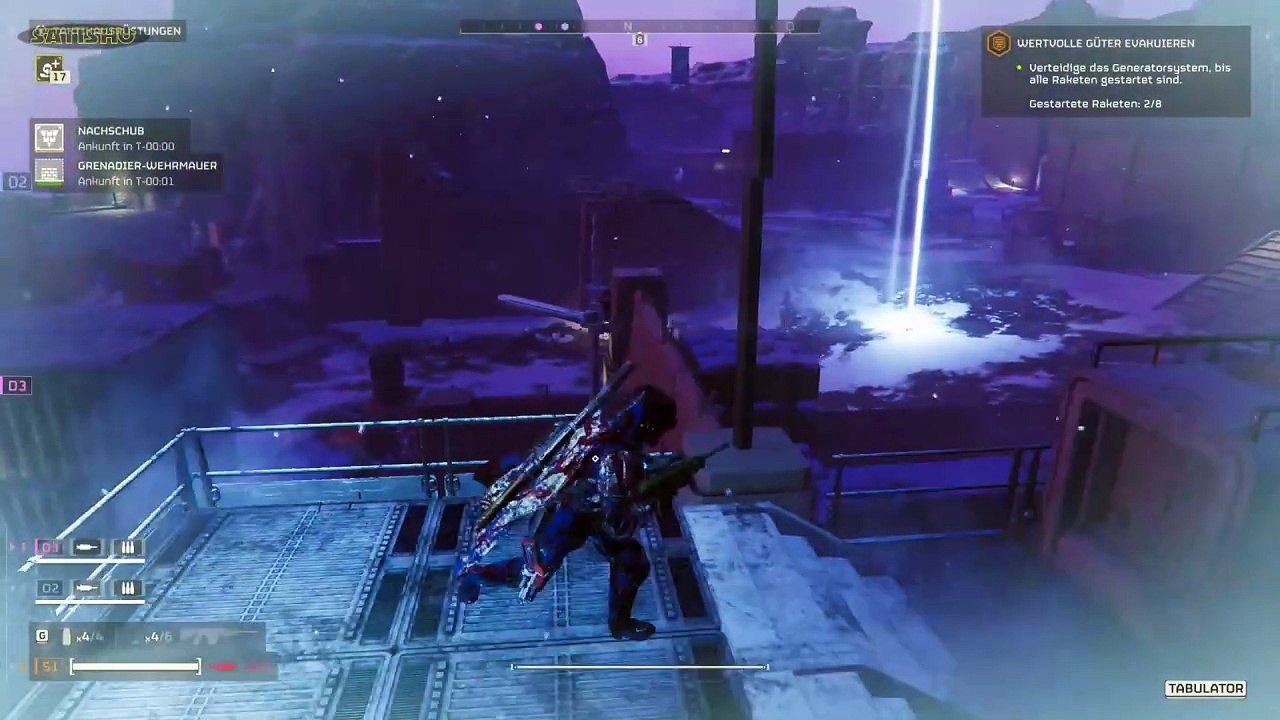Open the Wertvolle Güter Evakuieren objective tracker
The image size is (1280, 720).
pos(1115,72)
